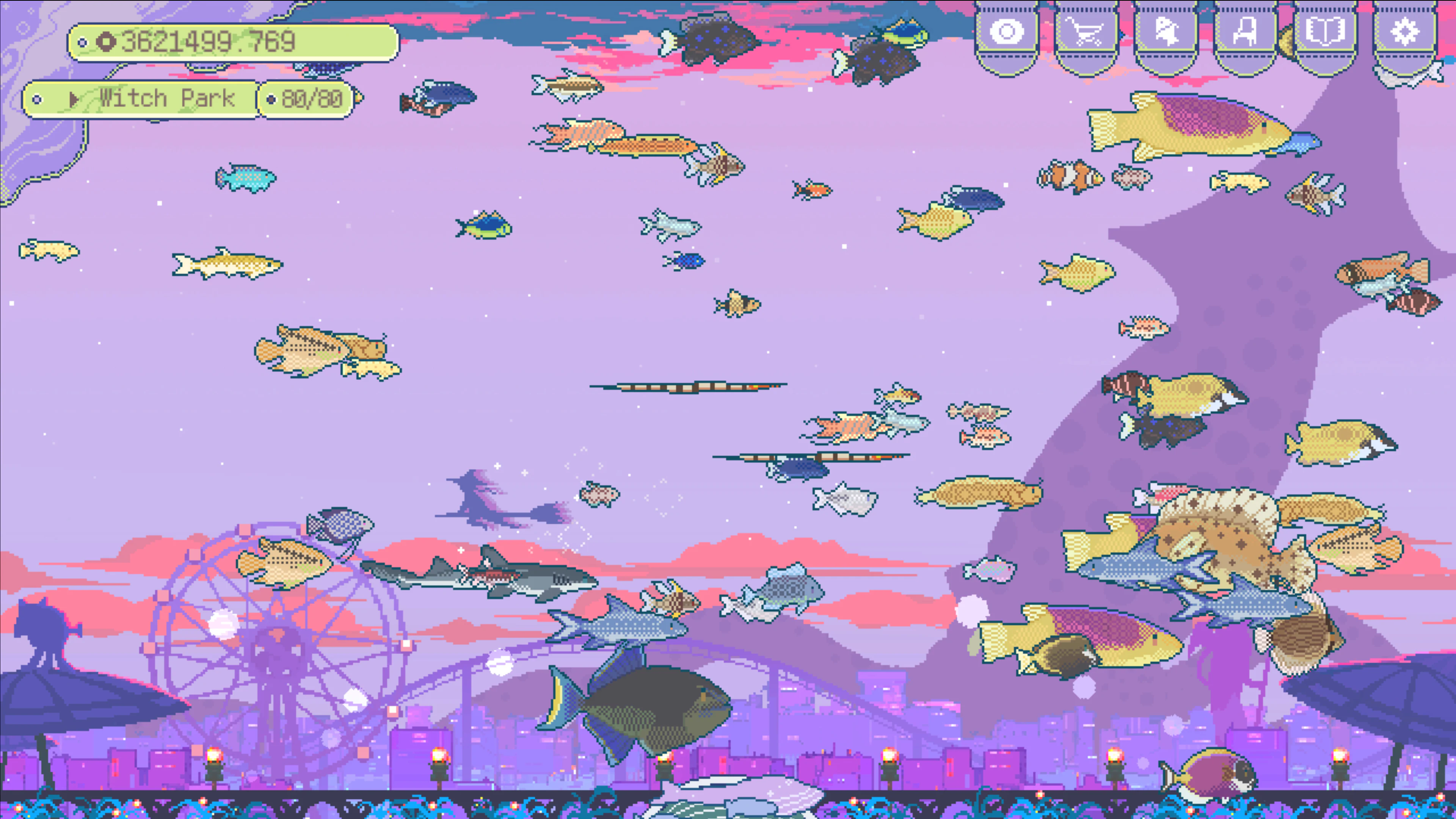Image resolution: width=1456 pixels, height=819 pixels.
Task: Open the encyclopedia book icon
Action: (x=1325, y=32)
